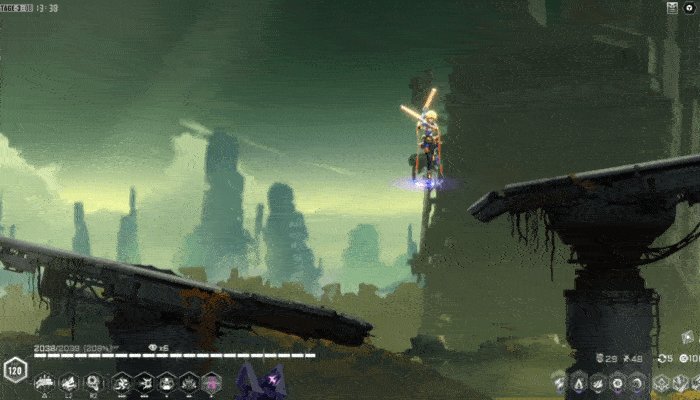
Task: Select the crescent moon perk icon
Action: (636, 382)
